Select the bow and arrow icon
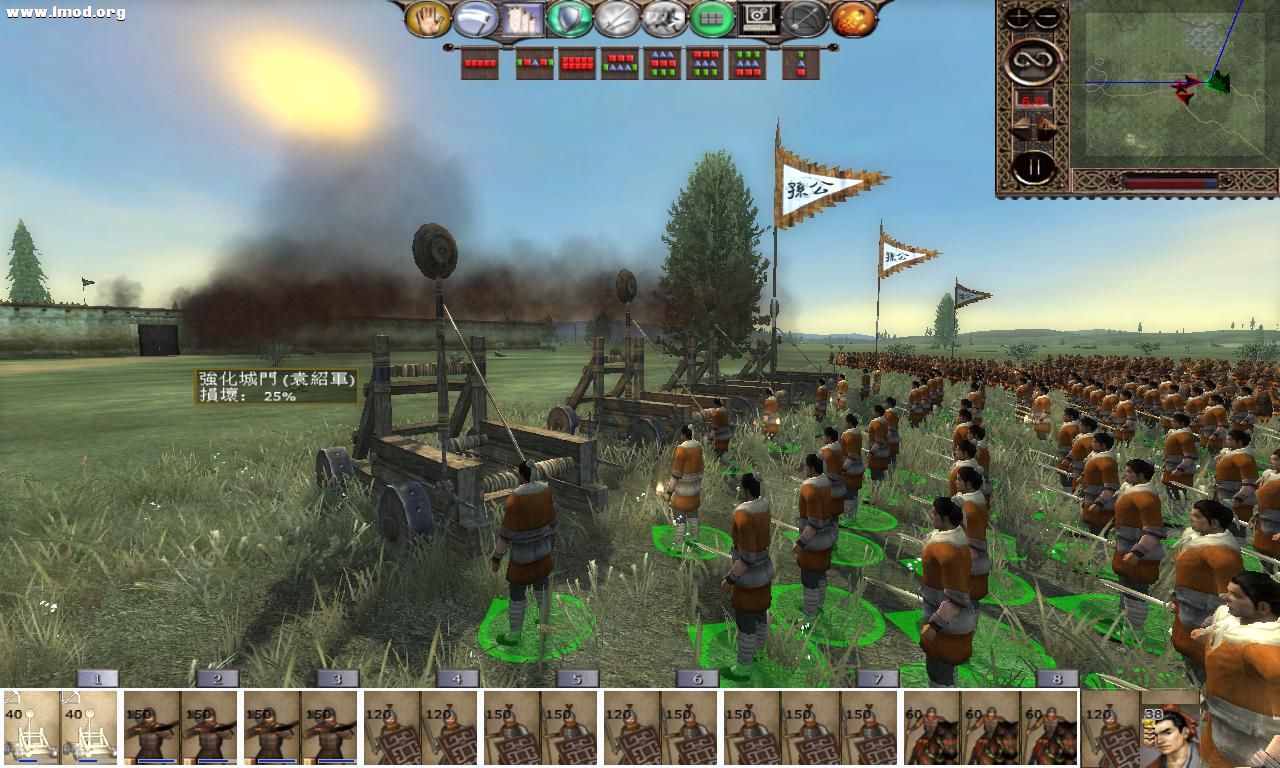 click(x=808, y=19)
